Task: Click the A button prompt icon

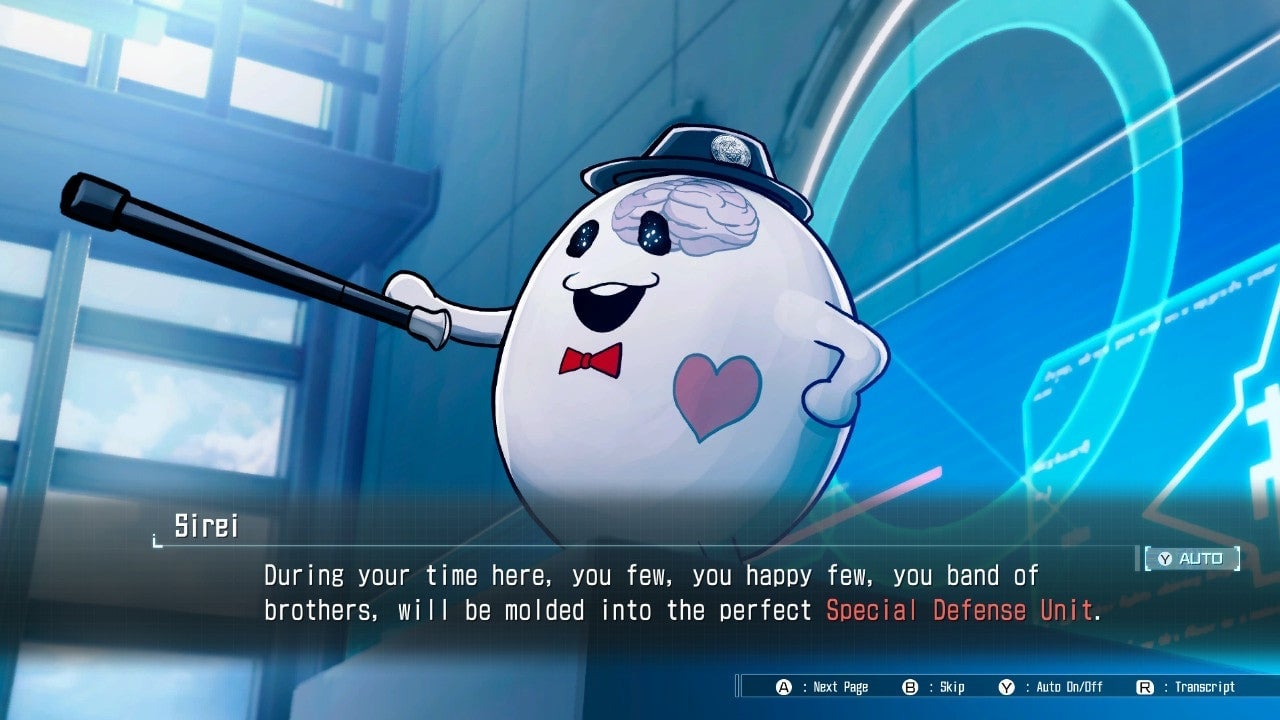Action: pyautogui.click(x=782, y=687)
